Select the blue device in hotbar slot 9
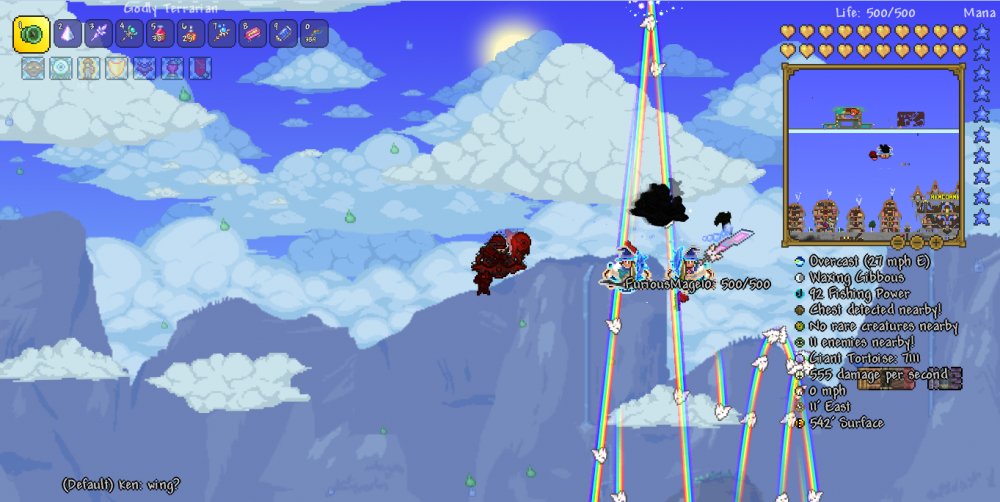Image resolution: width=1000 pixels, height=502 pixels. tap(282, 34)
